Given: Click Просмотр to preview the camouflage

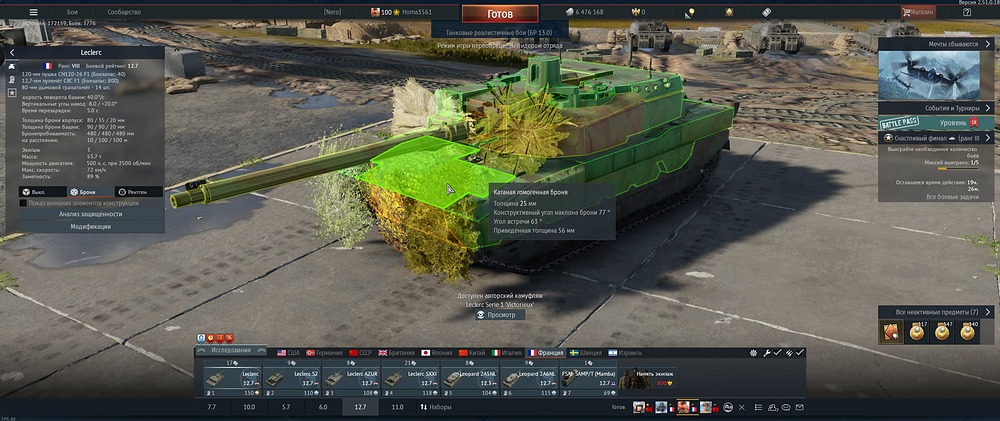Looking at the screenshot, I should coord(496,315).
